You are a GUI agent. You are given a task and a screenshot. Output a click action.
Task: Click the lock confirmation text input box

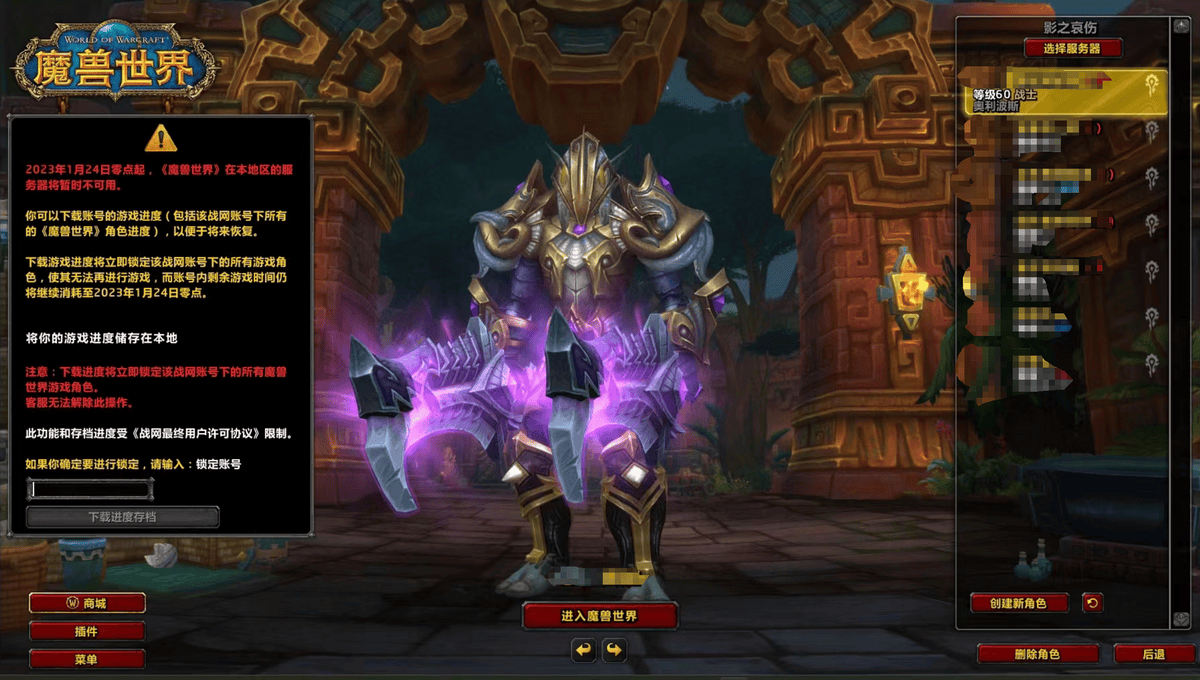pos(91,489)
